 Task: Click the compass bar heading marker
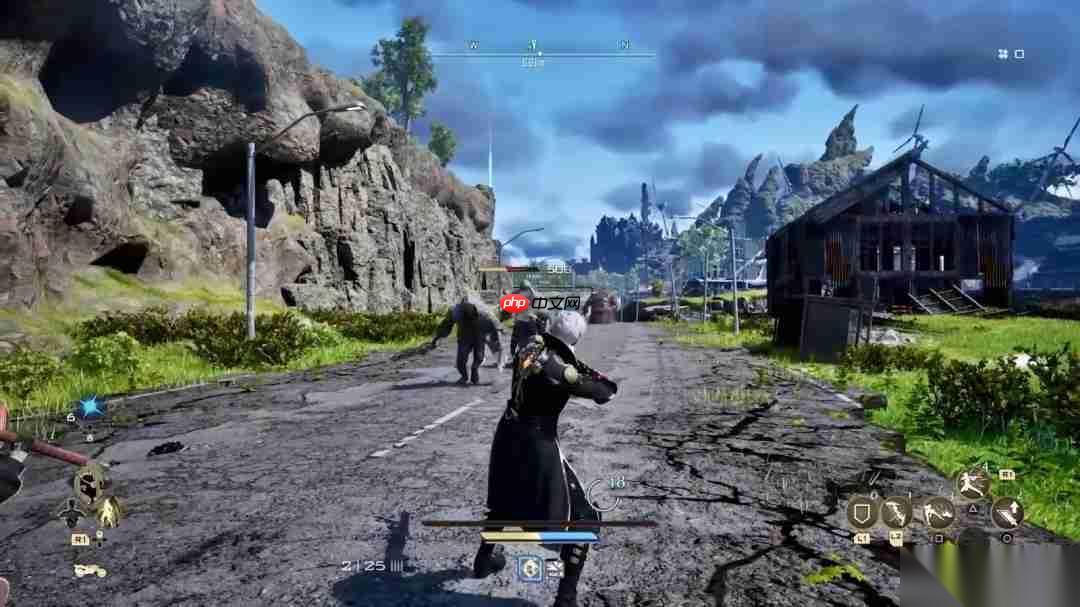(533, 46)
